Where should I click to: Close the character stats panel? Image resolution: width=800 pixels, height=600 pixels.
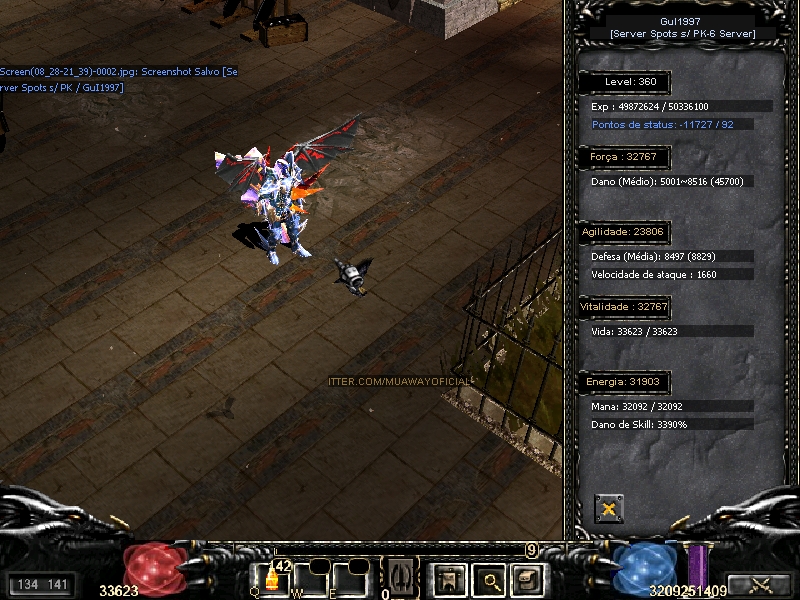point(608,508)
